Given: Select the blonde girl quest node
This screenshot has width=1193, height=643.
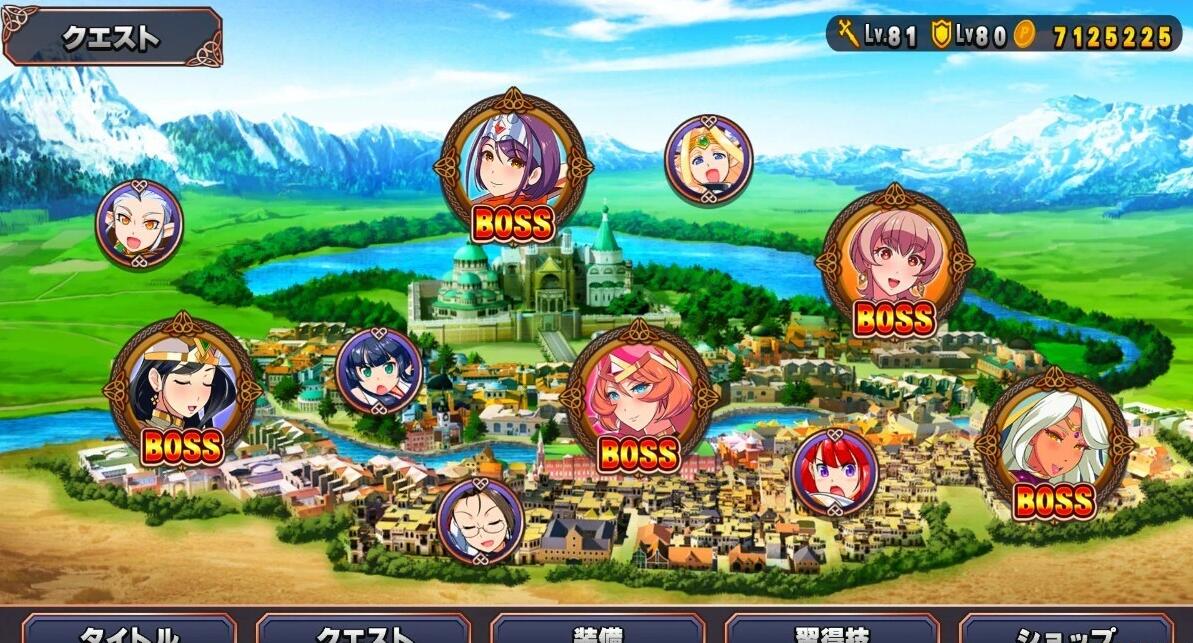Looking at the screenshot, I should coord(708,160).
